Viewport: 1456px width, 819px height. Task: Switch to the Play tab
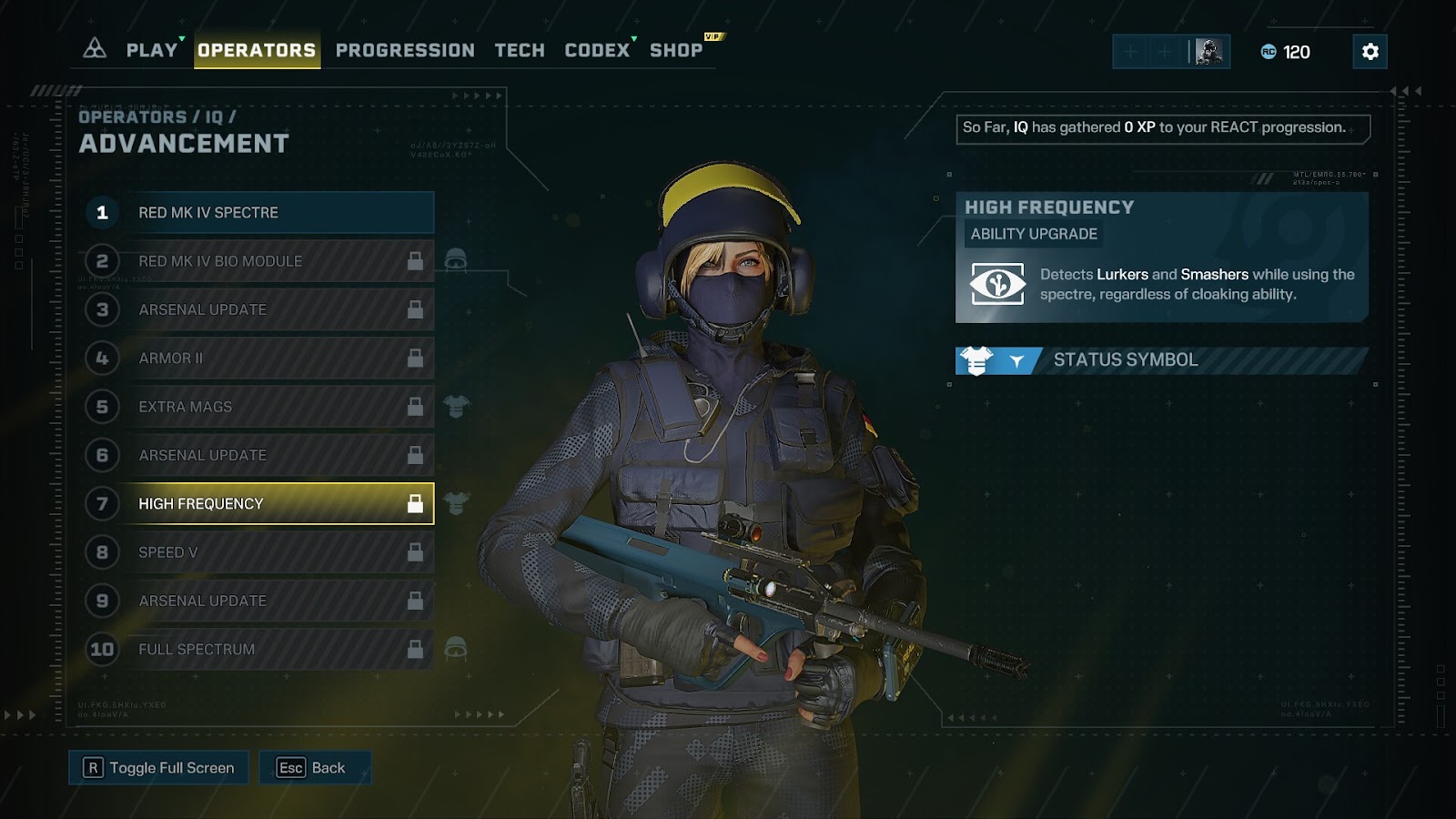(151, 50)
